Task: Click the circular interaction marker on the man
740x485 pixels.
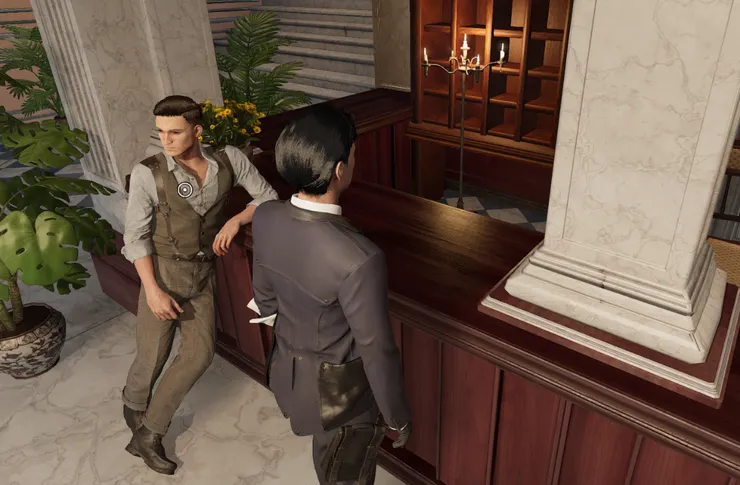Action: [x=185, y=189]
